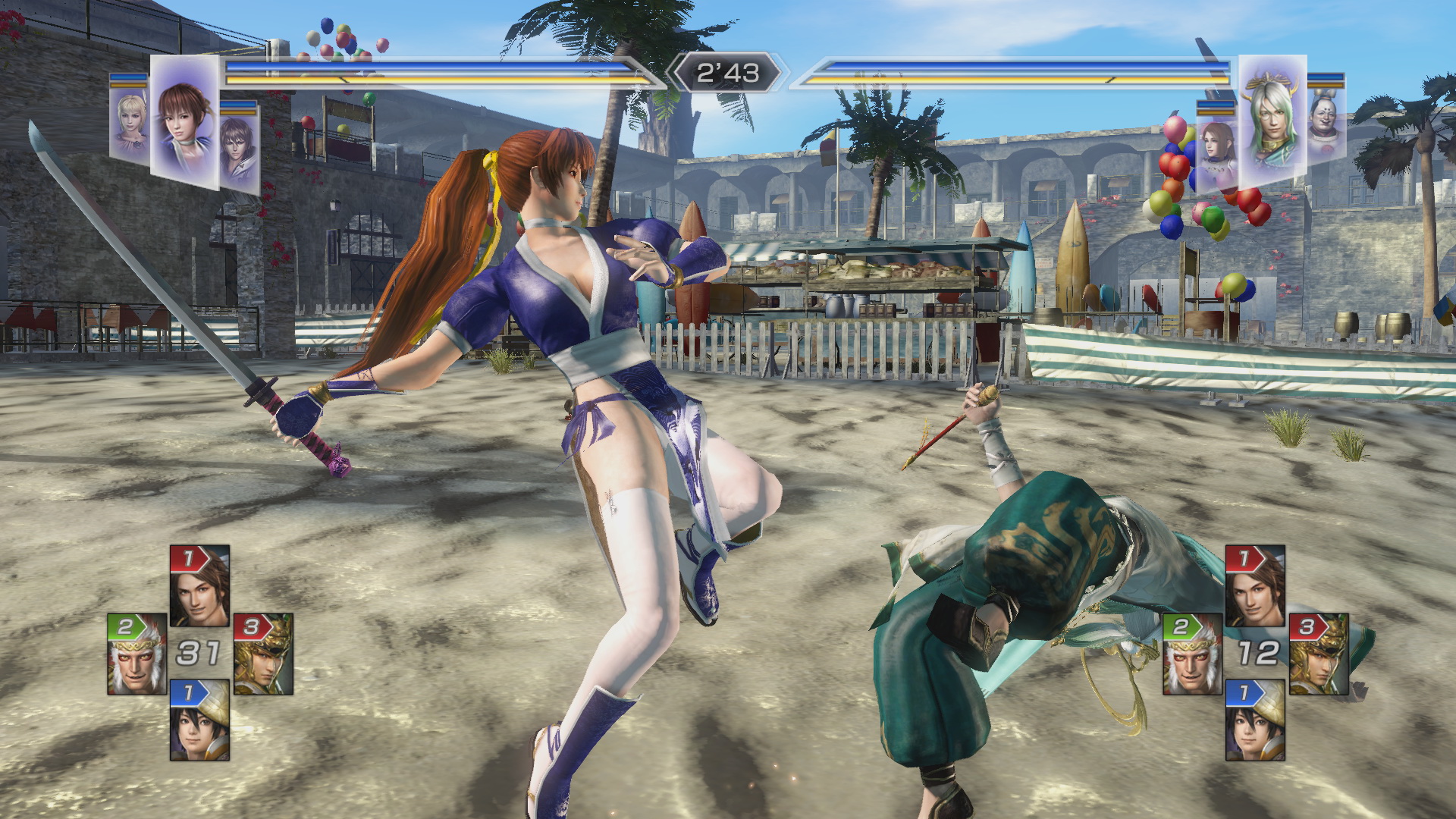The image size is (1456, 819).
Task: Use the green 2 card beside the 31 counter
Action: (x=136, y=654)
